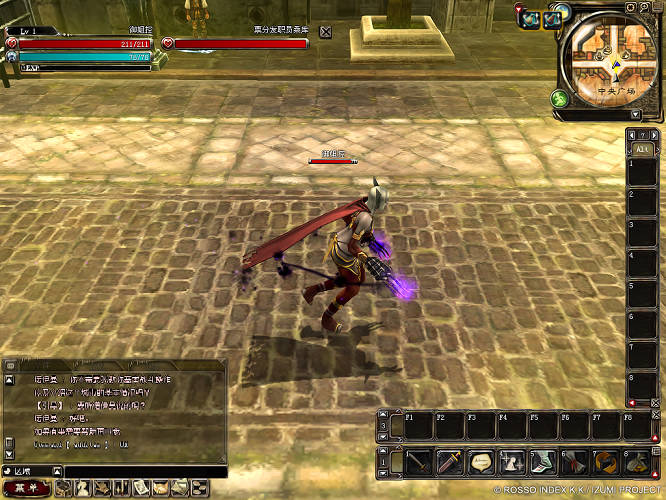The image size is (666, 500).
Task: Use the red-bladed sword in hotbar slot 2
Action: [x=451, y=463]
